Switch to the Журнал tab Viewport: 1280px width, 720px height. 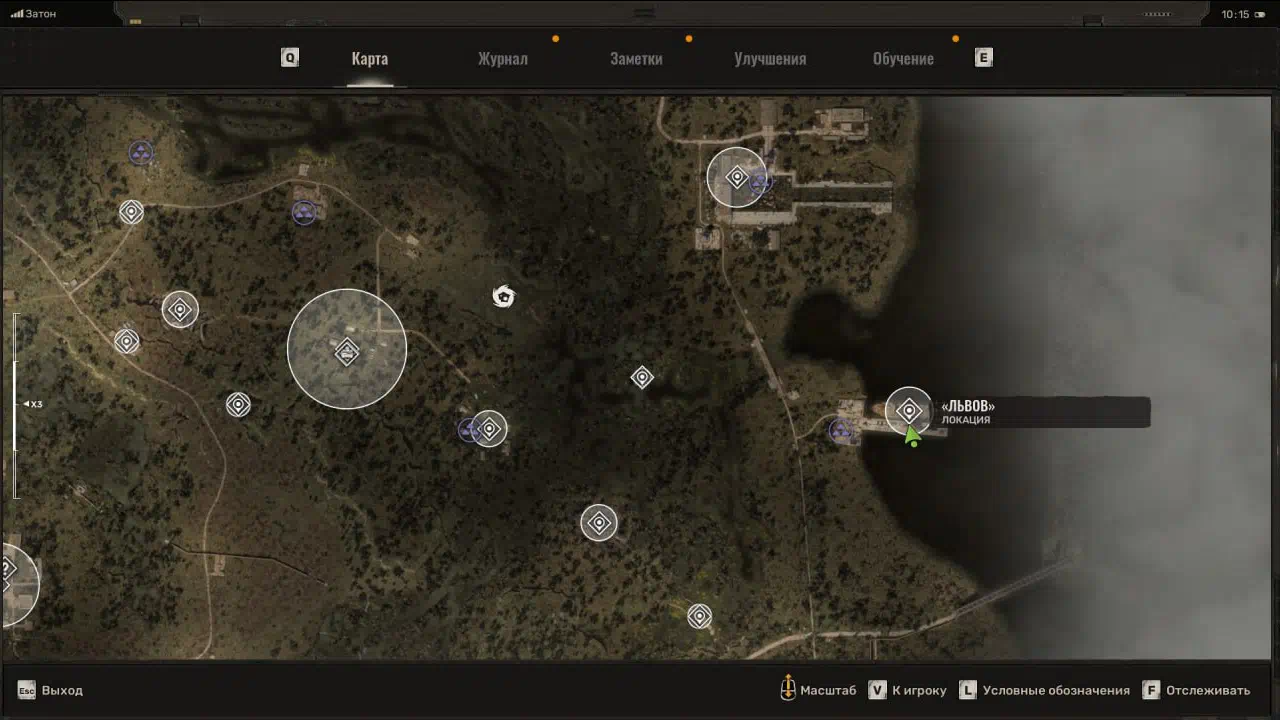coord(502,59)
